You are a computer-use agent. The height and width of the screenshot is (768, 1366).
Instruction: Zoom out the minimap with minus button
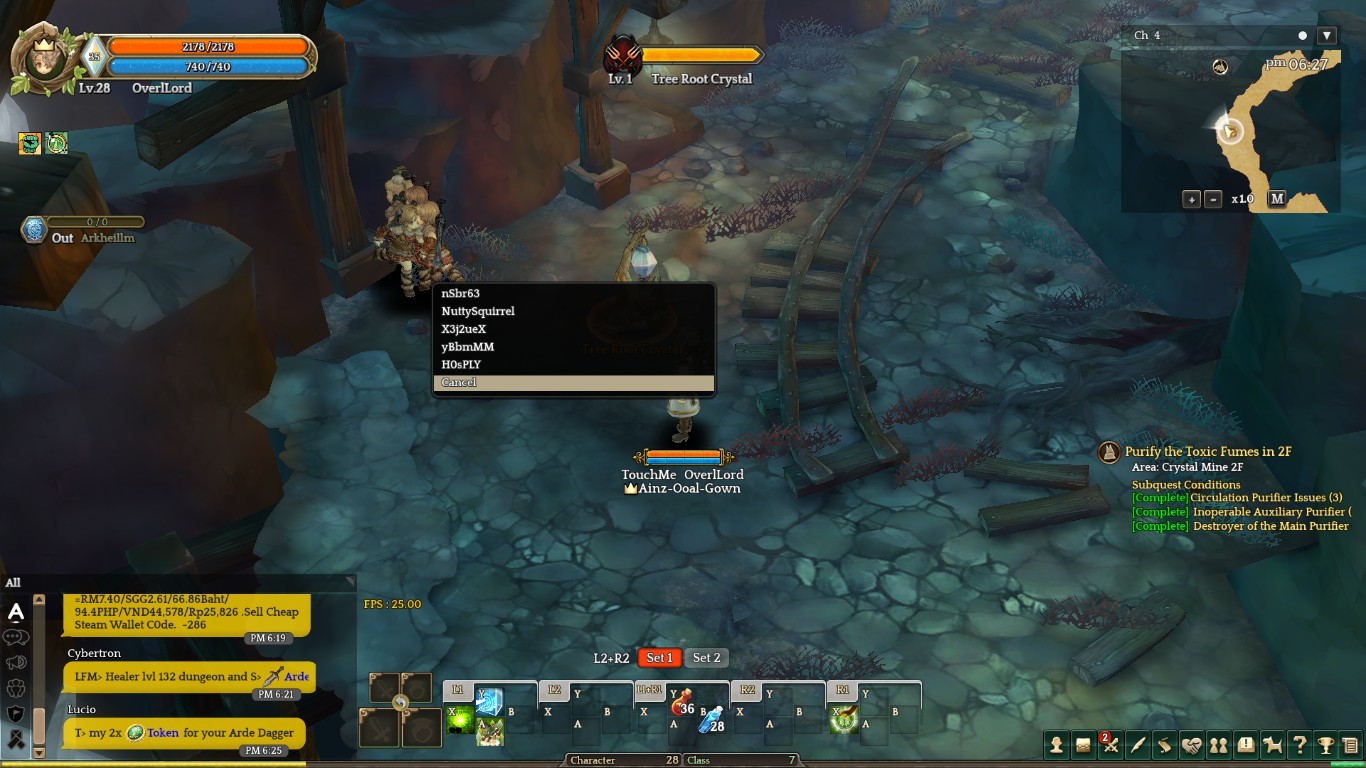pos(1213,199)
